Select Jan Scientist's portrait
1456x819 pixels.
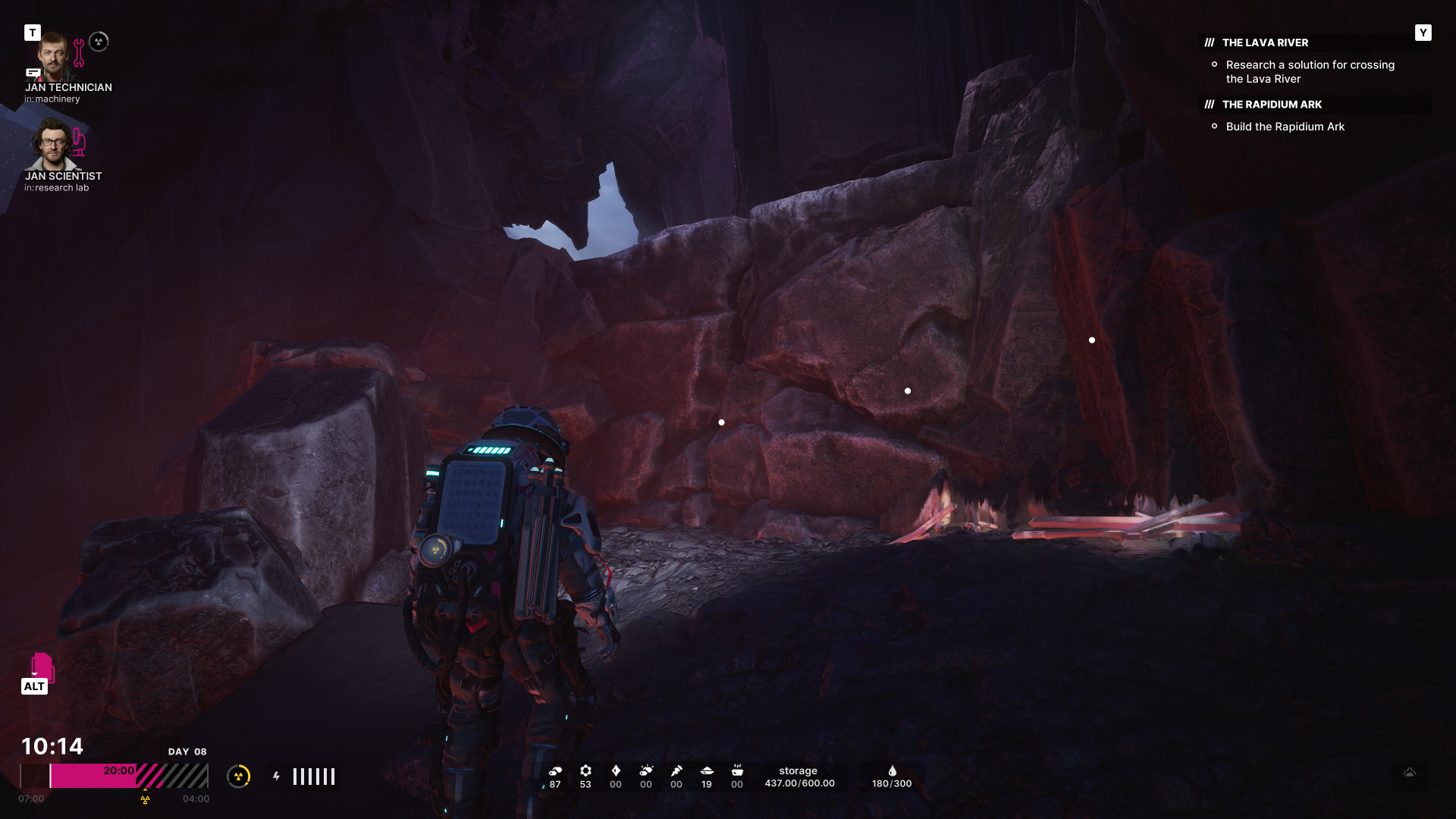tap(52, 144)
